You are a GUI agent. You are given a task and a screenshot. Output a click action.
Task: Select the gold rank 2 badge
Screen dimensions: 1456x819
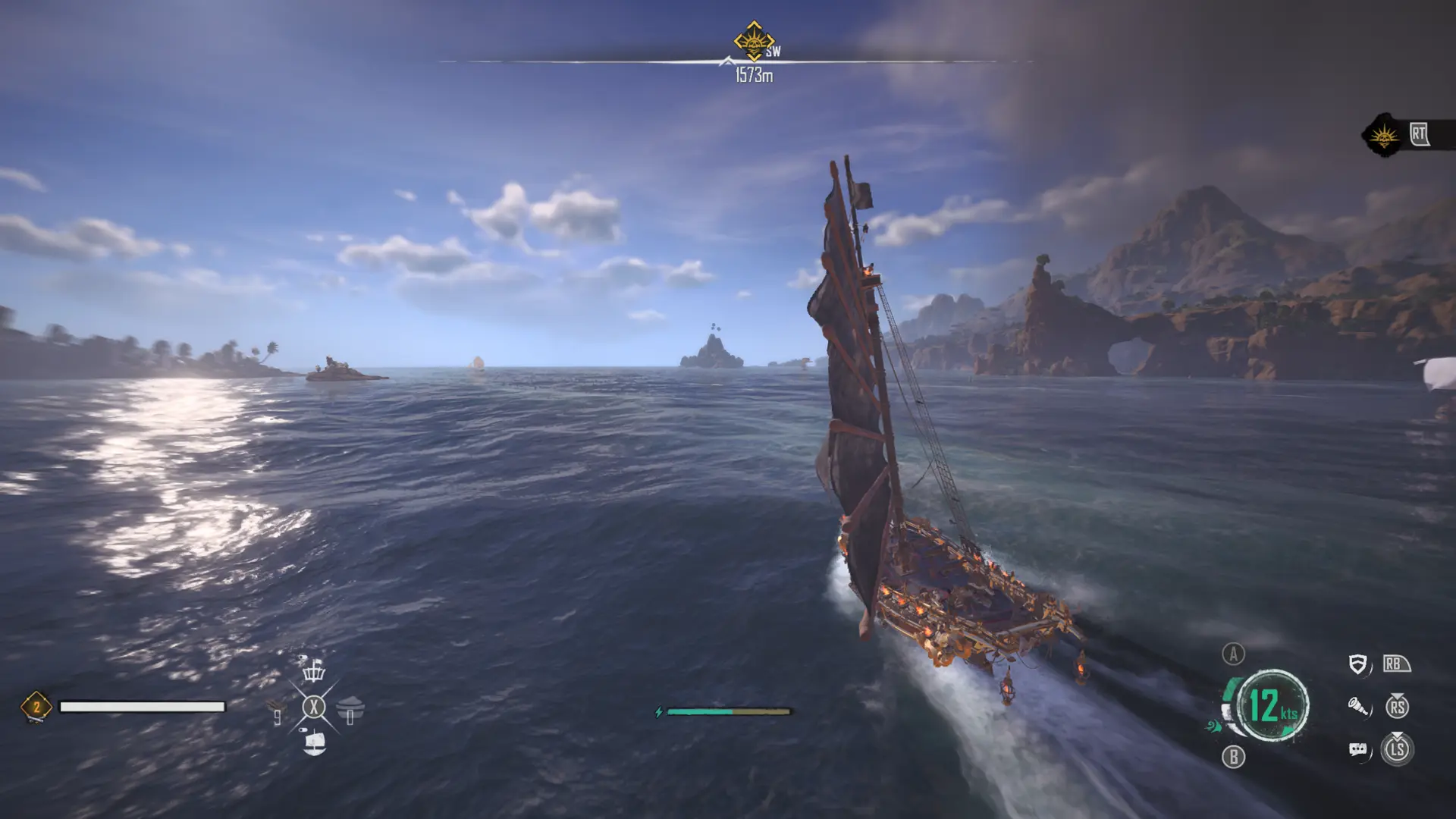click(x=36, y=707)
